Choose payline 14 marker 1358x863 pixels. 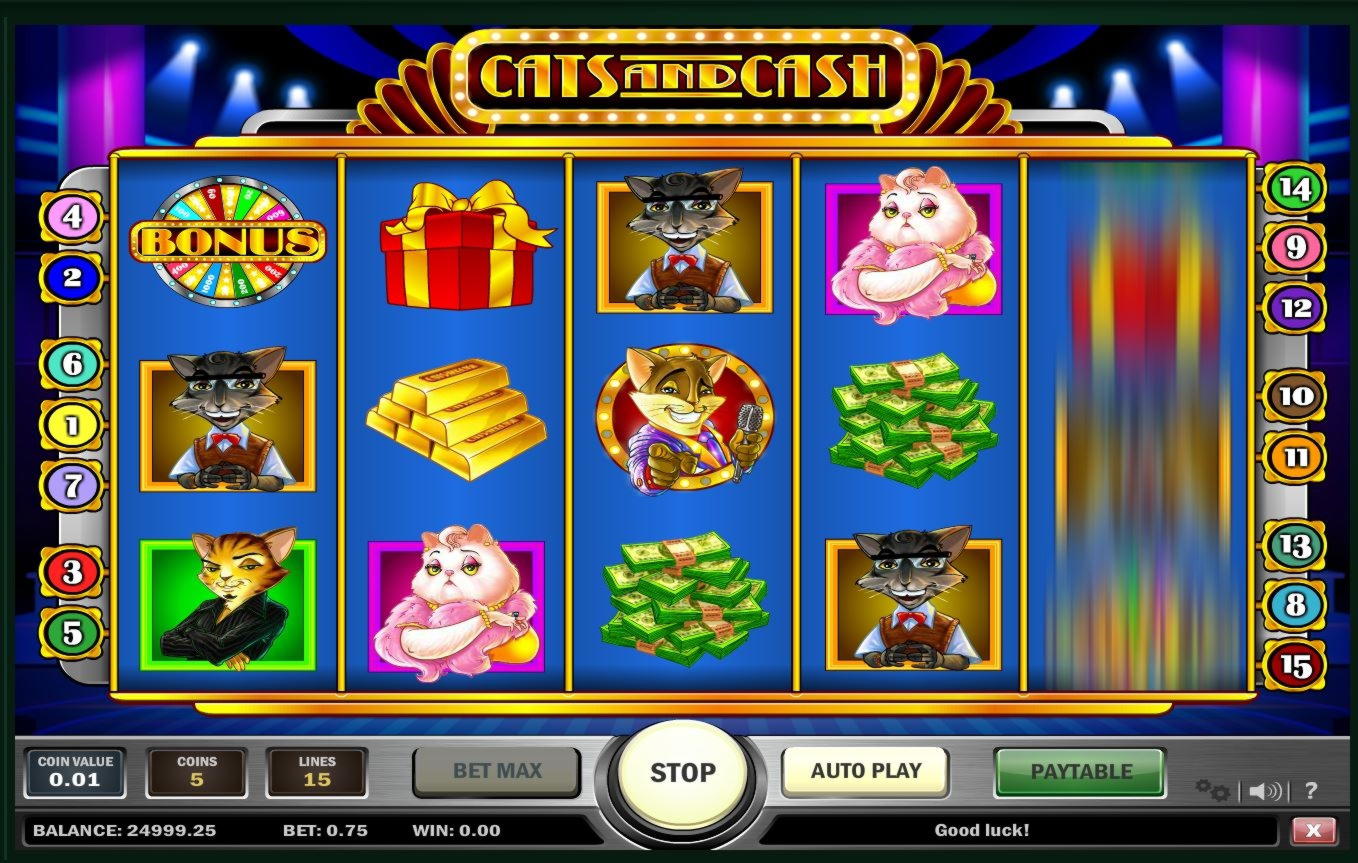point(1295,188)
